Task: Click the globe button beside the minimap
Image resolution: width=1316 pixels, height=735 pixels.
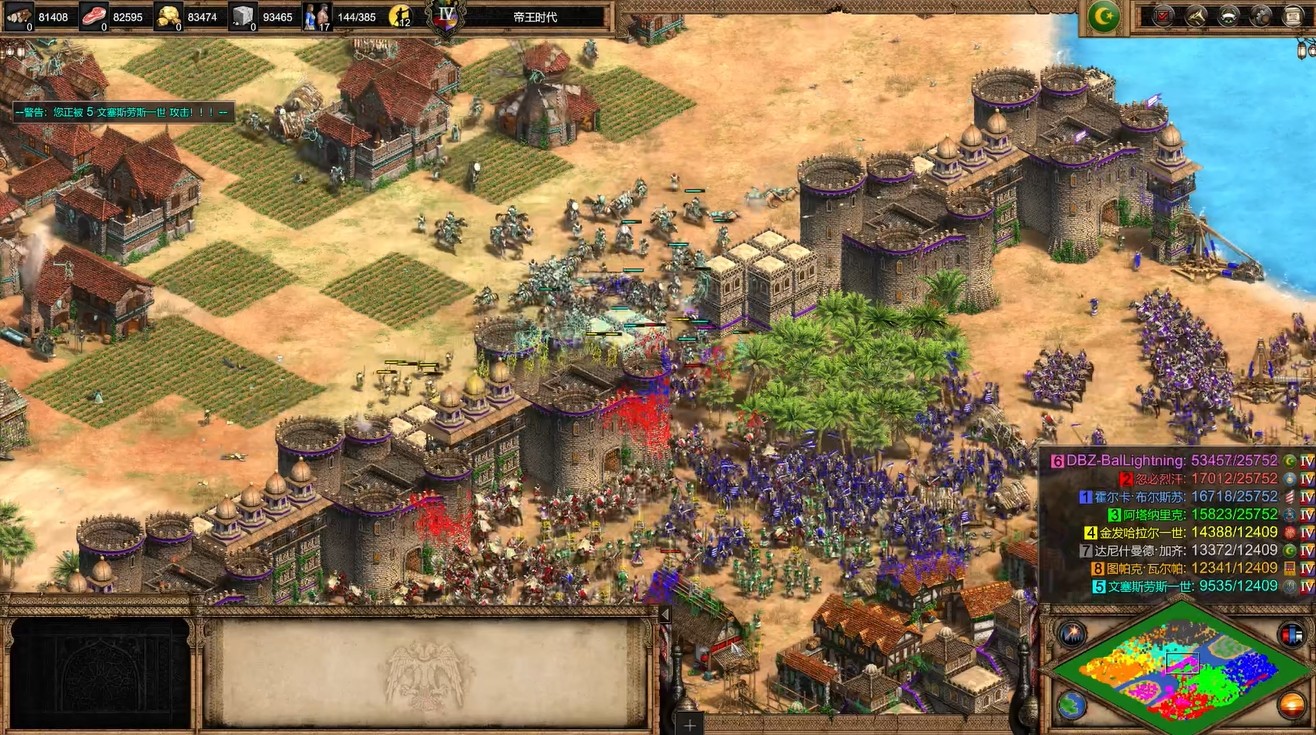Action: pos(1072,705)
